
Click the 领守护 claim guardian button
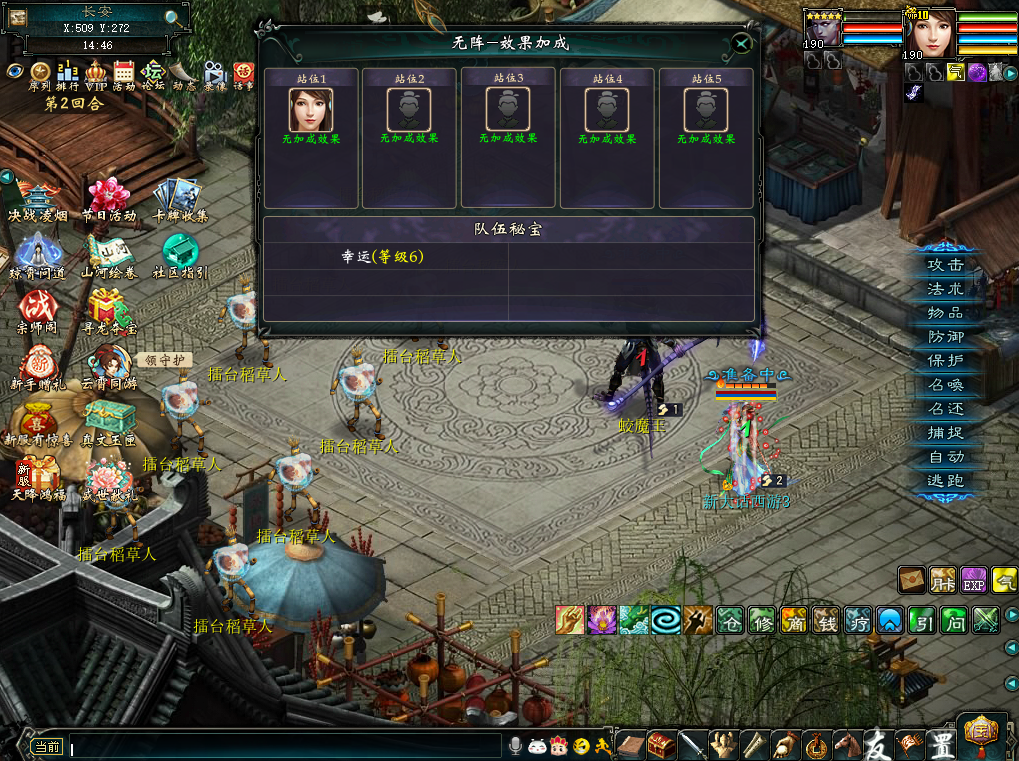(164, 360)
